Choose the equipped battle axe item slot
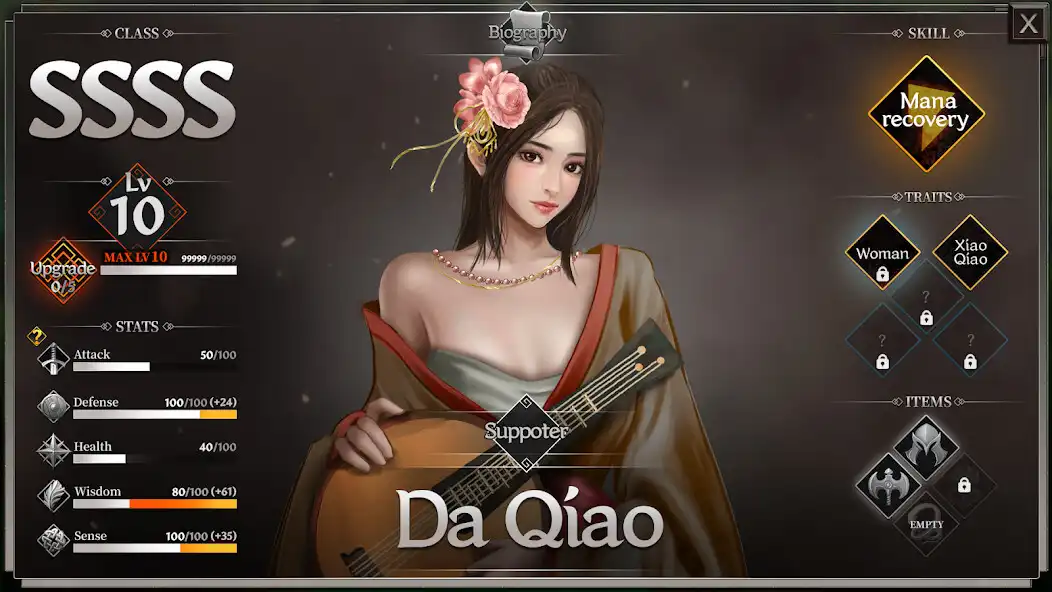The image size is (1052, 592). click(887, 484)
